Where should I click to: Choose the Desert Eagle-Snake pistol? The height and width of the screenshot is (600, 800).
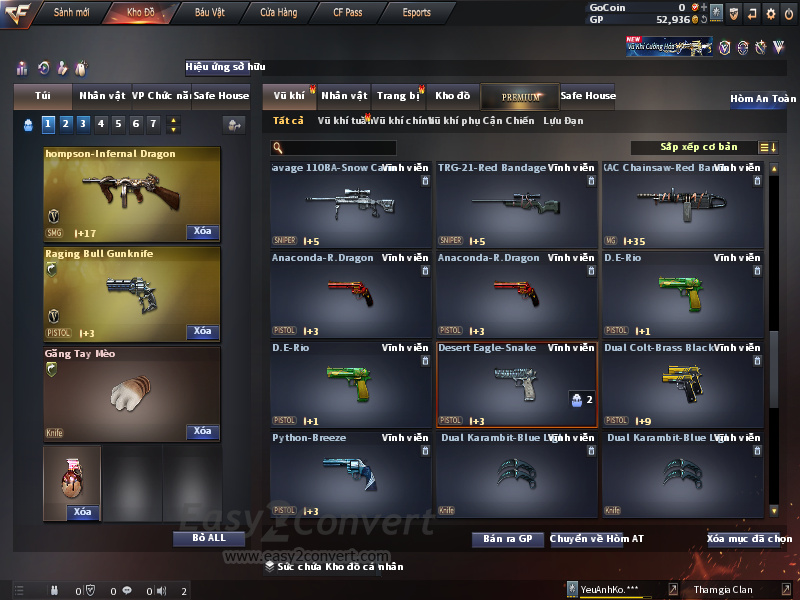pyautogui.click(x=517, y=384)
